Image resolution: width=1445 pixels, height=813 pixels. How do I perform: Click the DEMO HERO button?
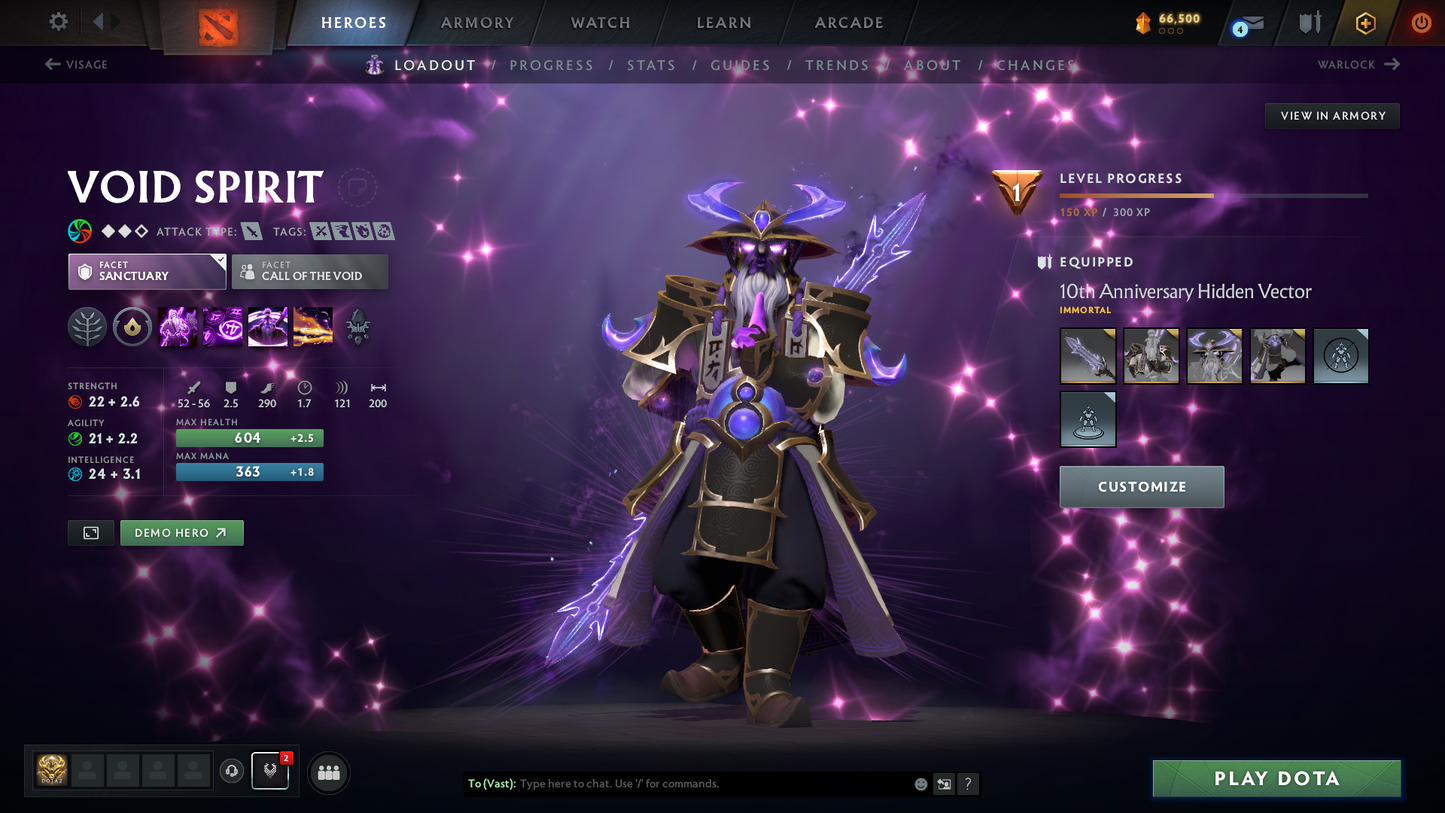click(x=181, y=532)
